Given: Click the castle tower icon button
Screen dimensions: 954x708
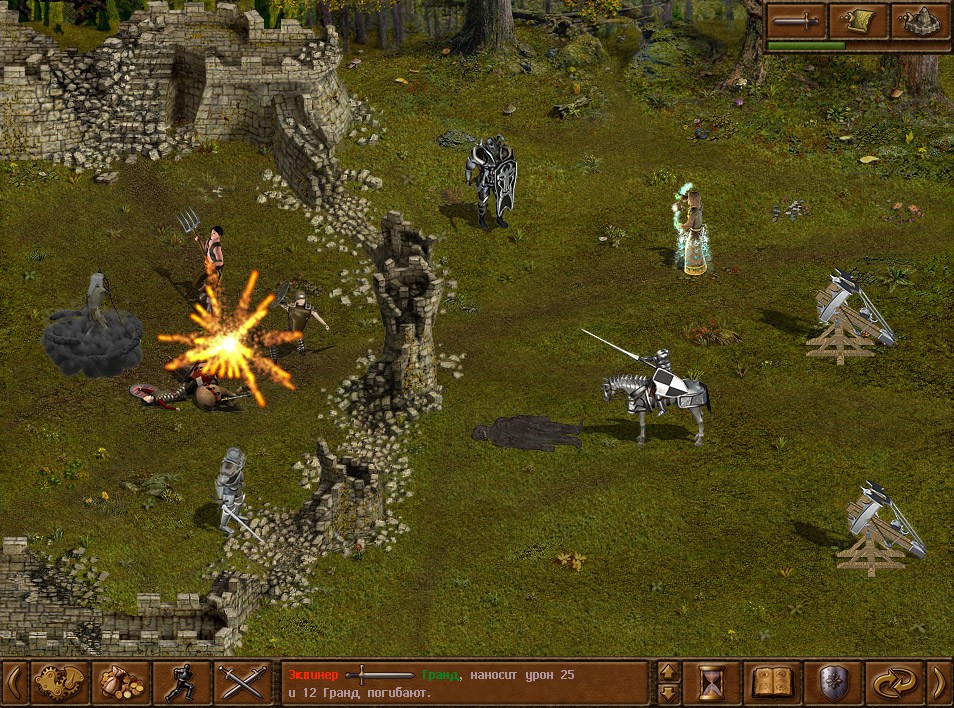Looking at the screenshot, I should [x=920, y=20].
